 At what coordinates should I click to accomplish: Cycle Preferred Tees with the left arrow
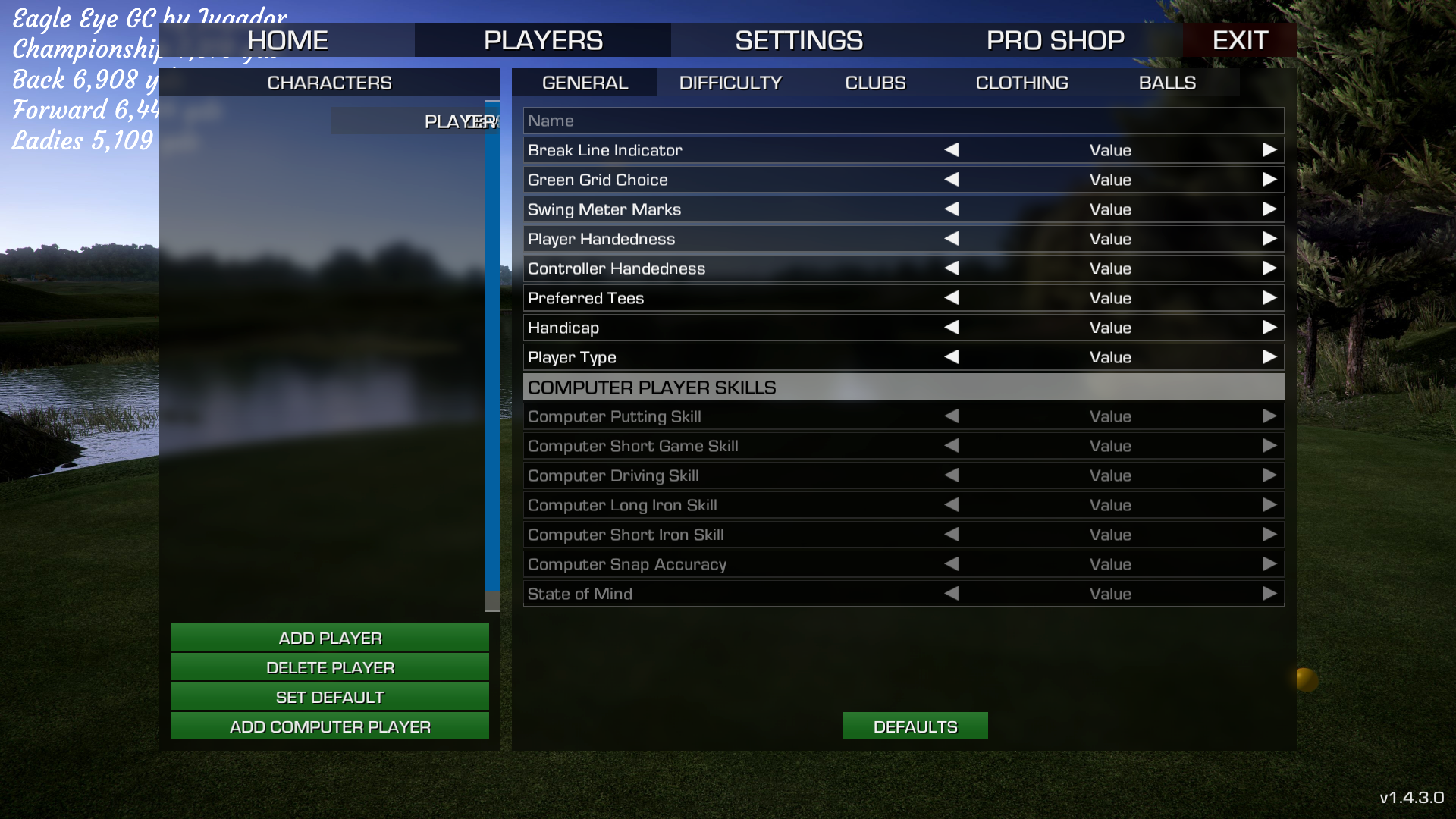(x=952, y=298)
